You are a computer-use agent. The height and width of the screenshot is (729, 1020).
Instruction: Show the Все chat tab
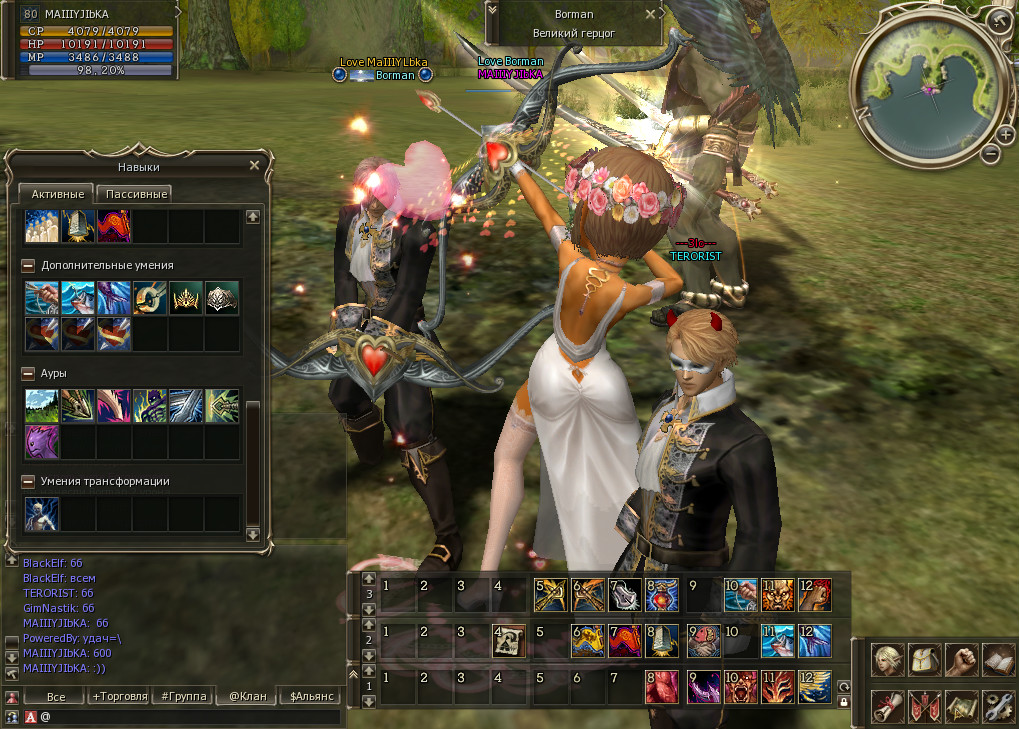[56, 696]
